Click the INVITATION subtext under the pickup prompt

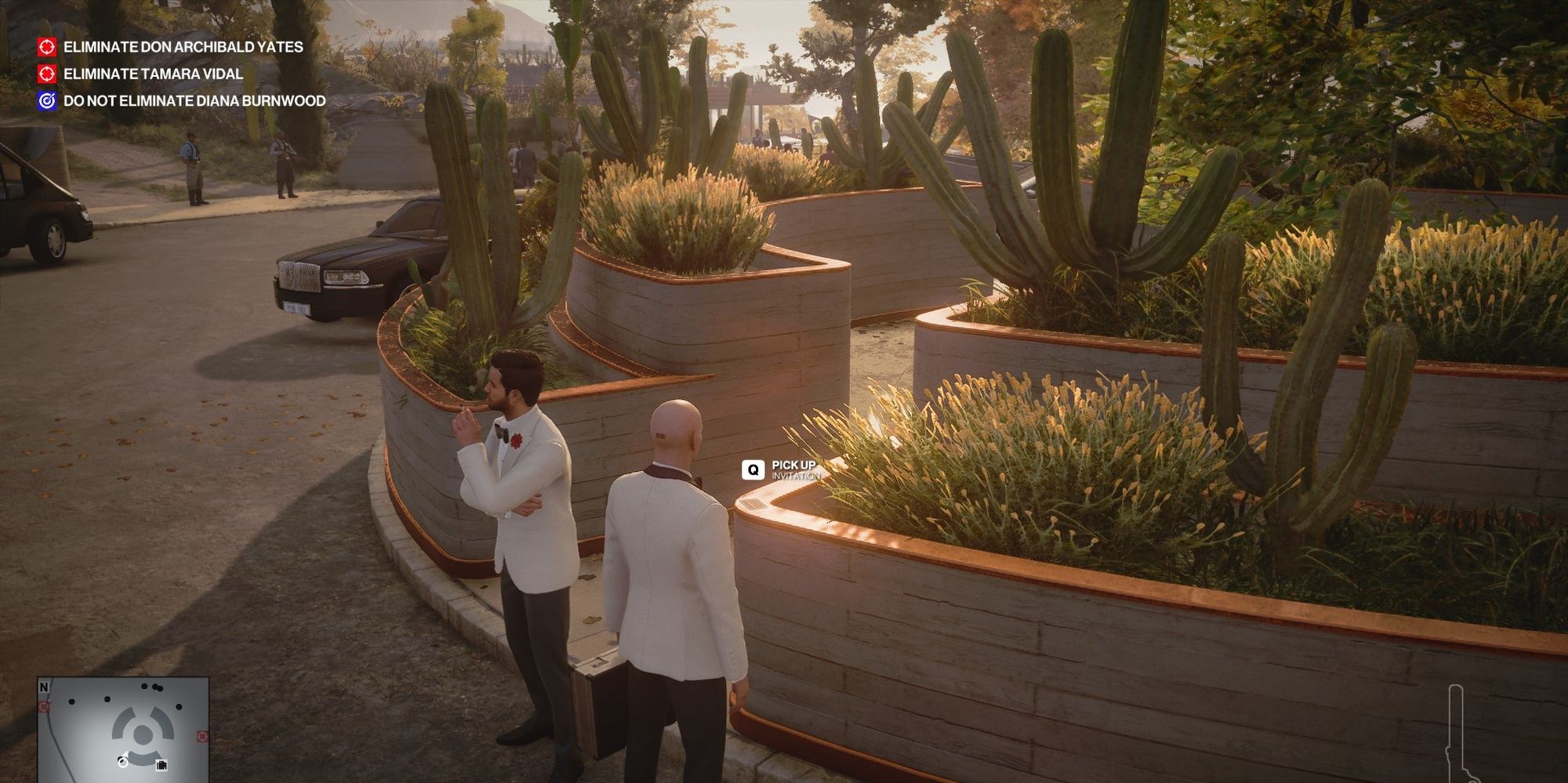tap(797, 476)
